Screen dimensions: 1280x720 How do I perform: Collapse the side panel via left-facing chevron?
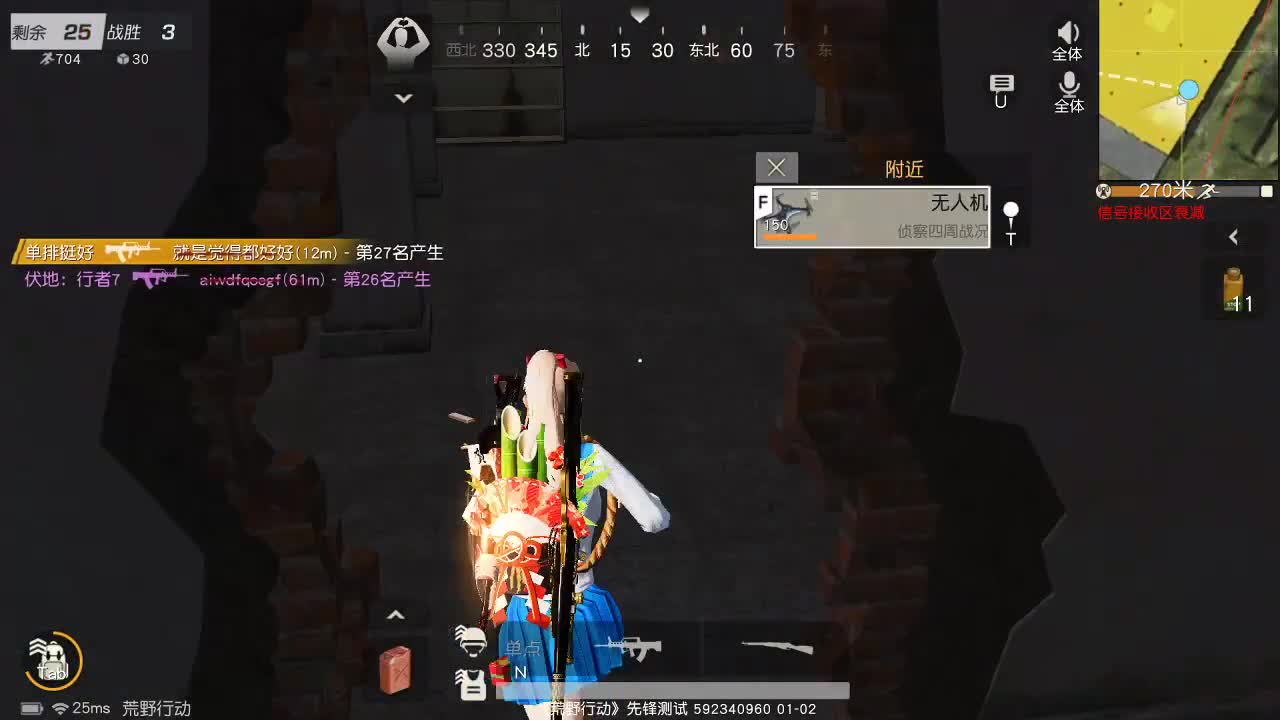click(1235, 238)
